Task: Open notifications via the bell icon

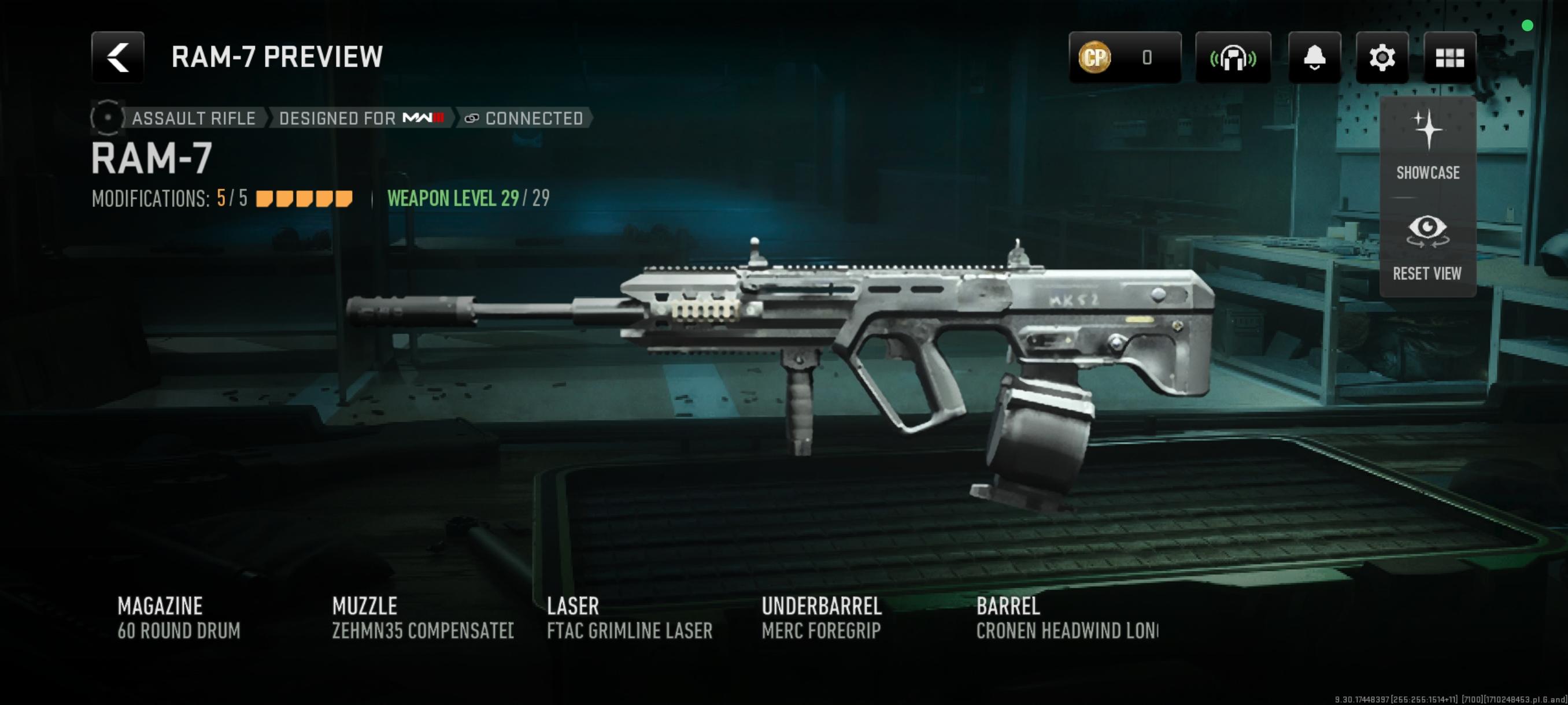Action: click(x=1314, y=57)
